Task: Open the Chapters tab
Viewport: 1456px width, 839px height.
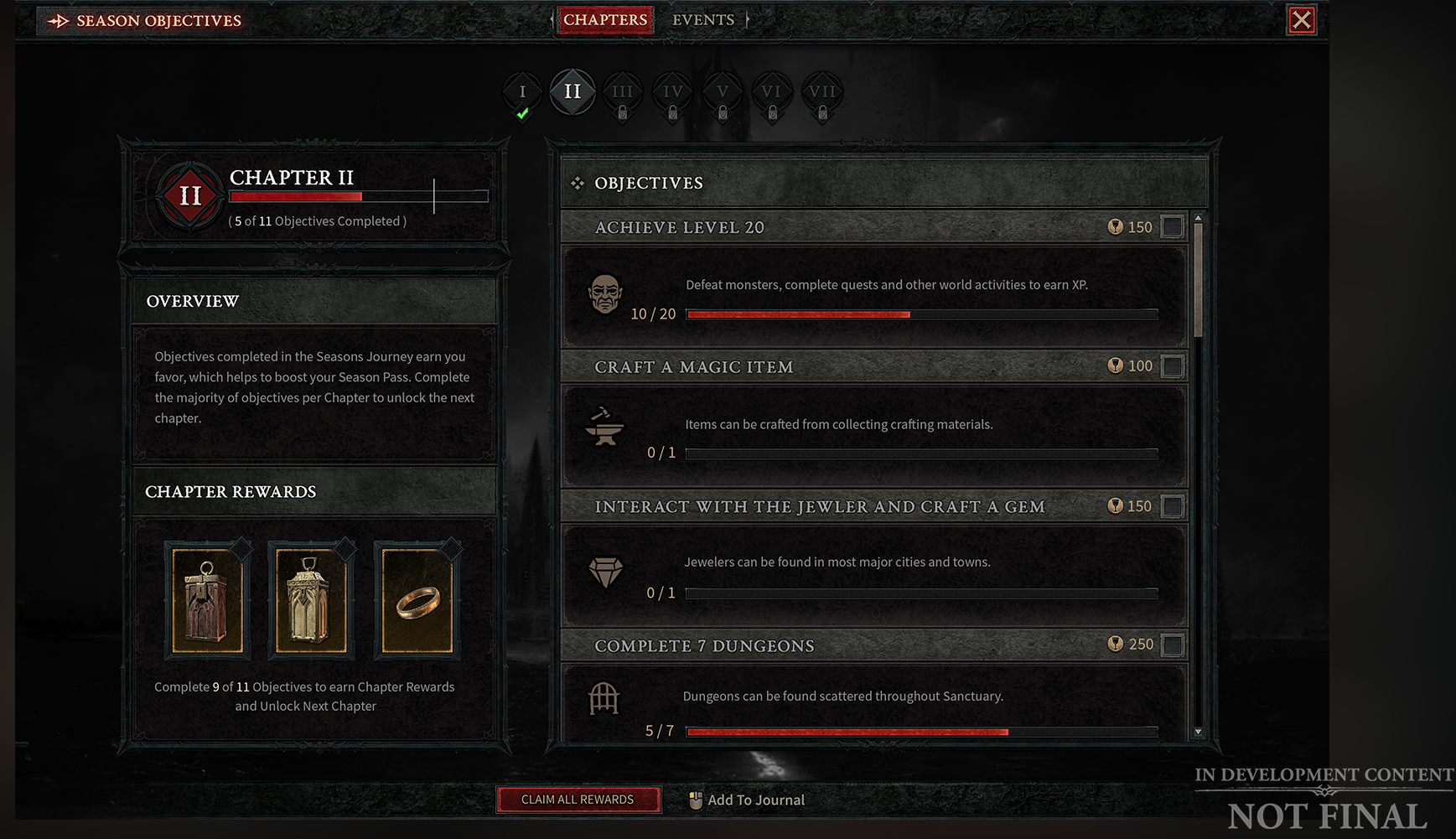Action: [605, 19]
